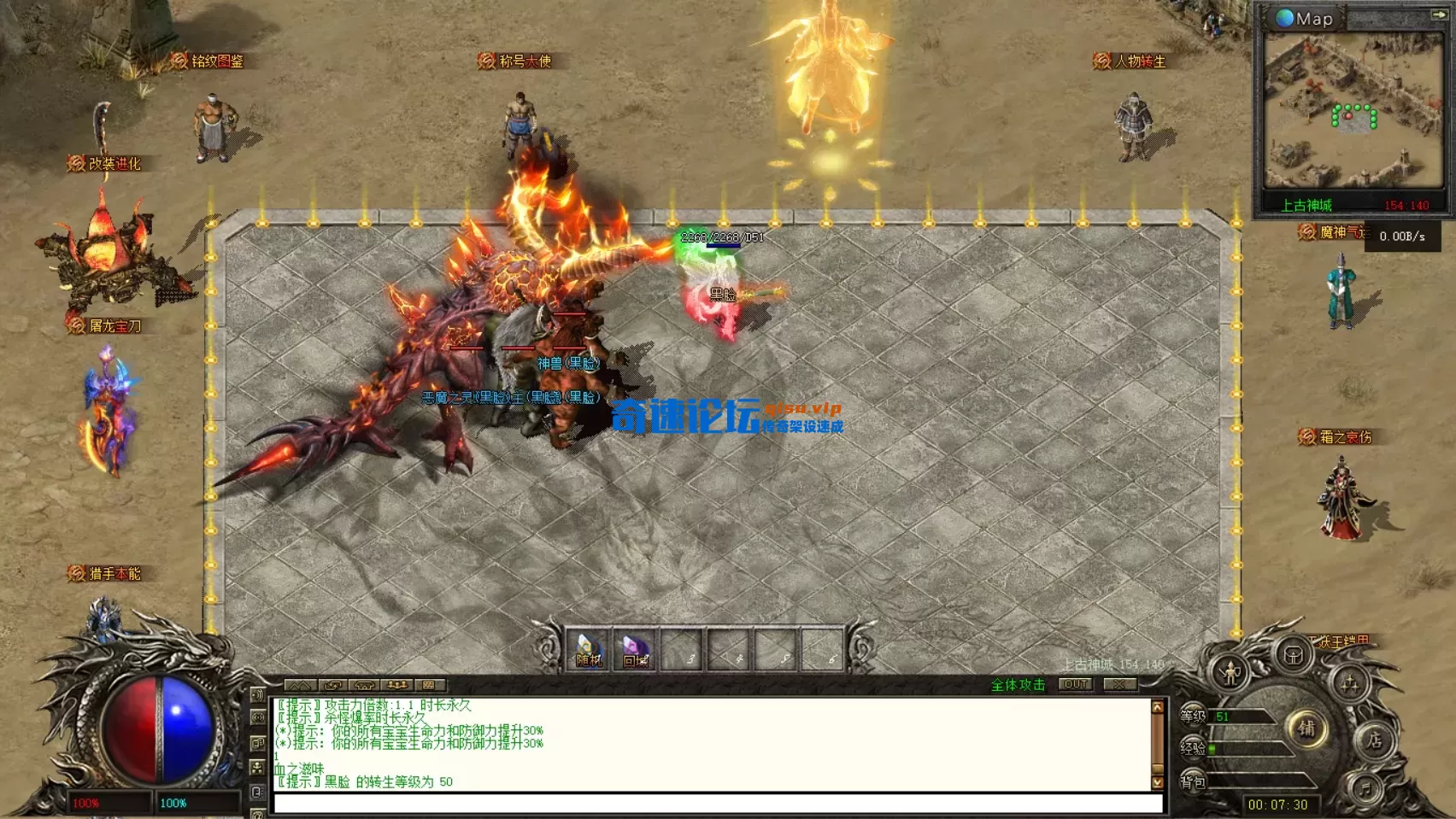
Task: Toggle sound with the music note button
Action: click(1365, 787)
